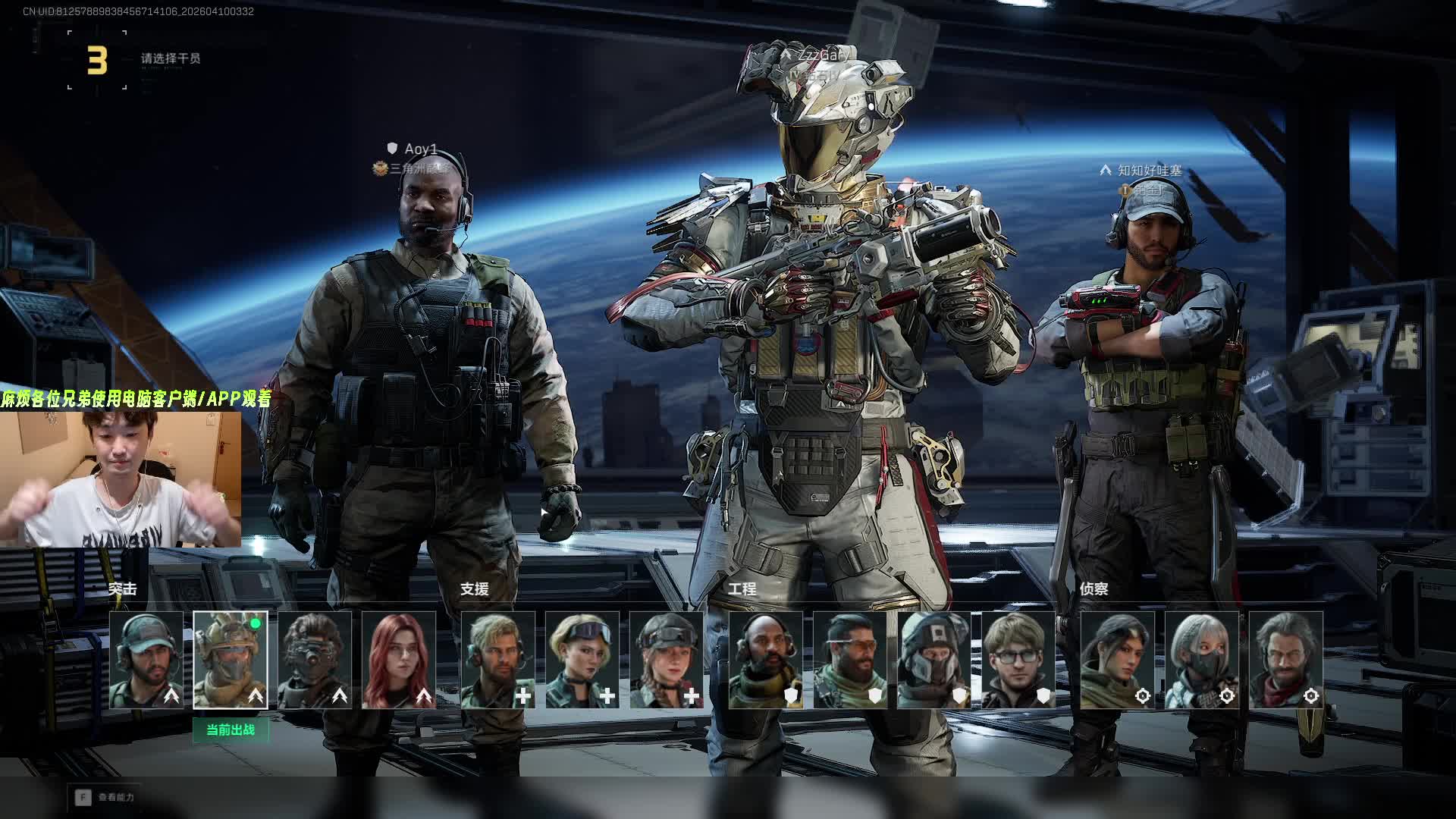The height and width of the screenshot is (819, 1456).
Task: Choose the engineer with orange glasses
Action: click(850, 660)
